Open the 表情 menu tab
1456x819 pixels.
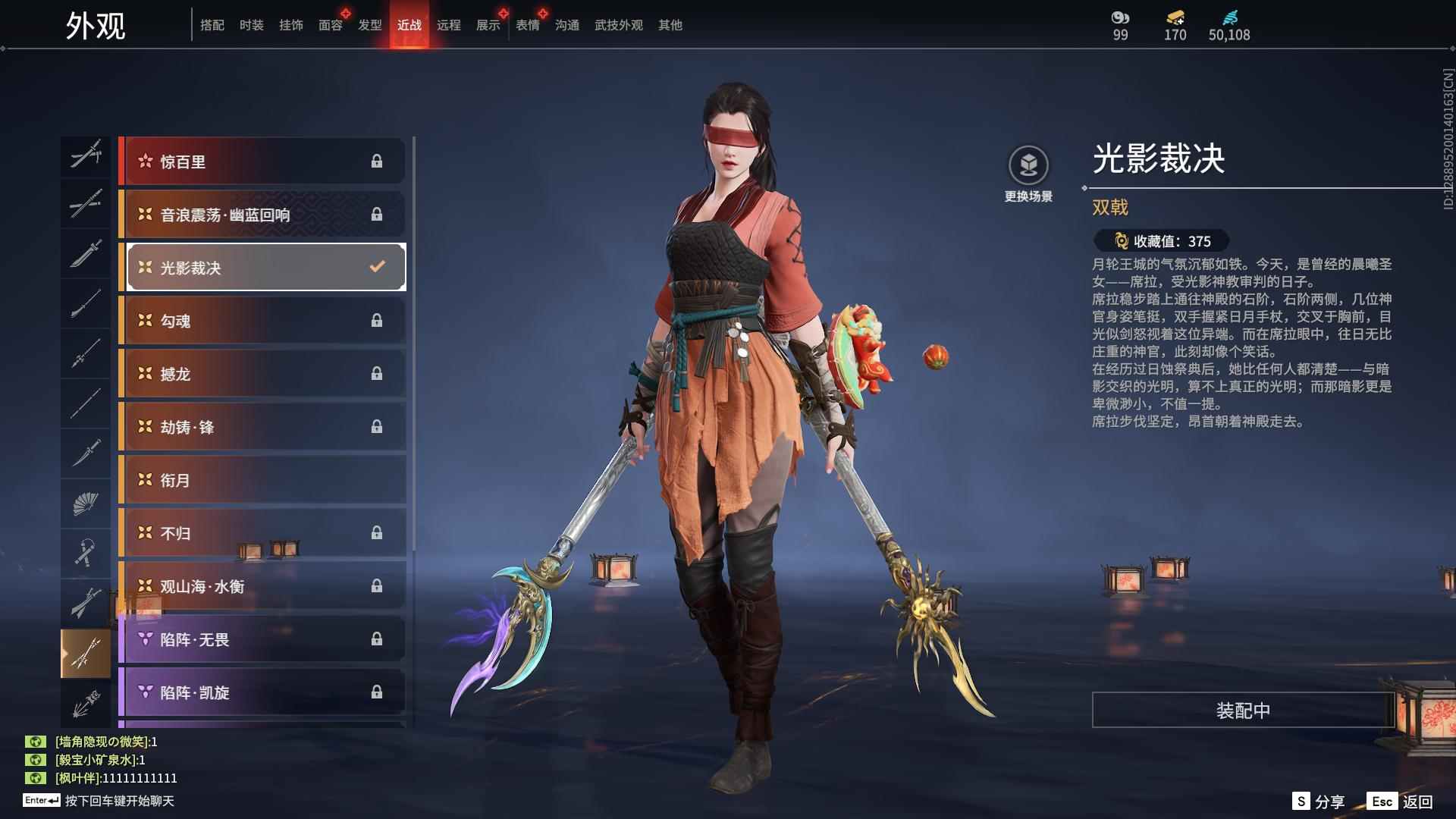(526, 24)
